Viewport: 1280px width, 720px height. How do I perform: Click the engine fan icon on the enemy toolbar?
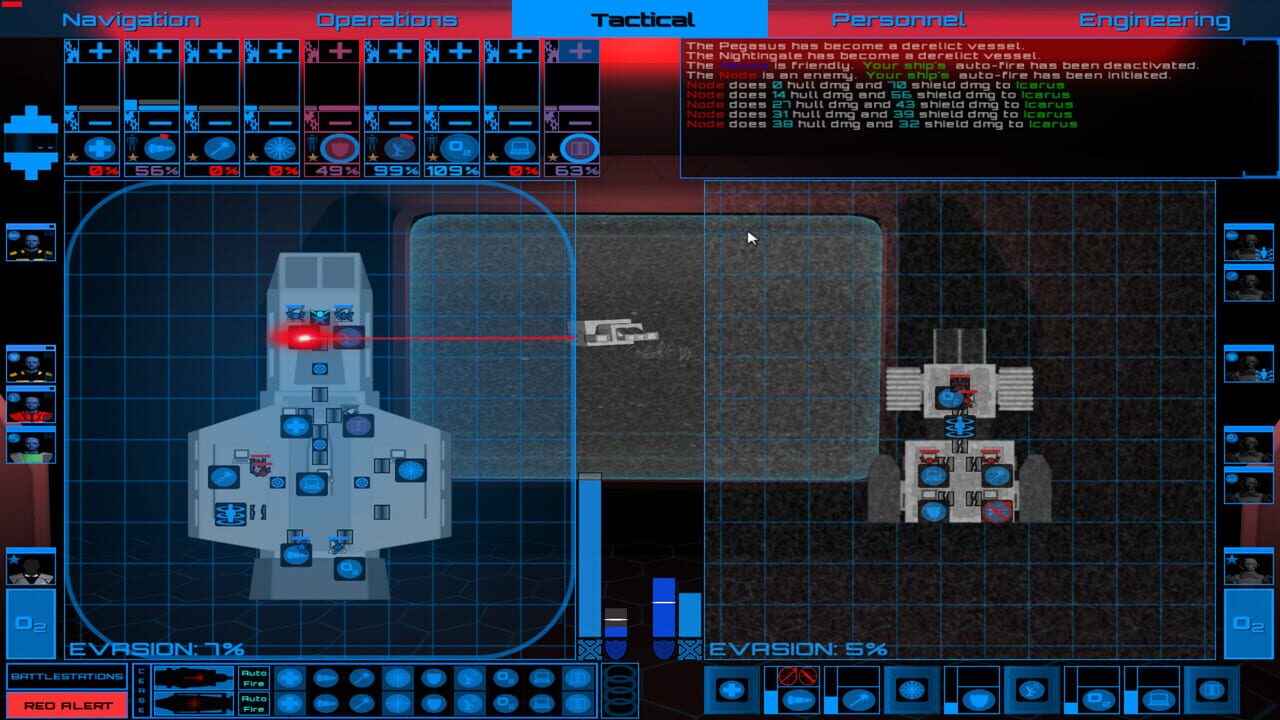[x=911, y=690]
